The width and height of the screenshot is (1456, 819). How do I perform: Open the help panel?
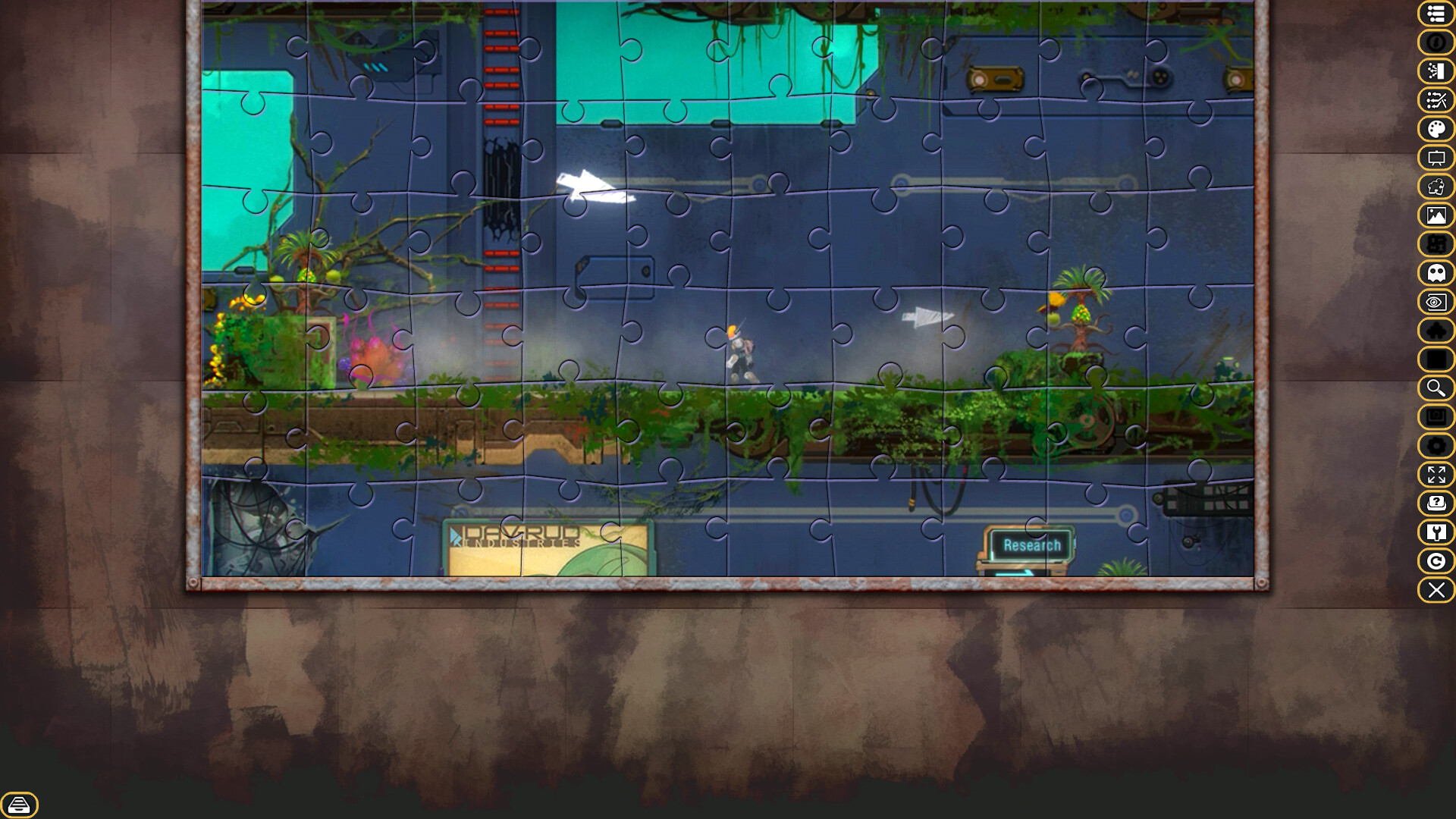[x=1436, y=503]
